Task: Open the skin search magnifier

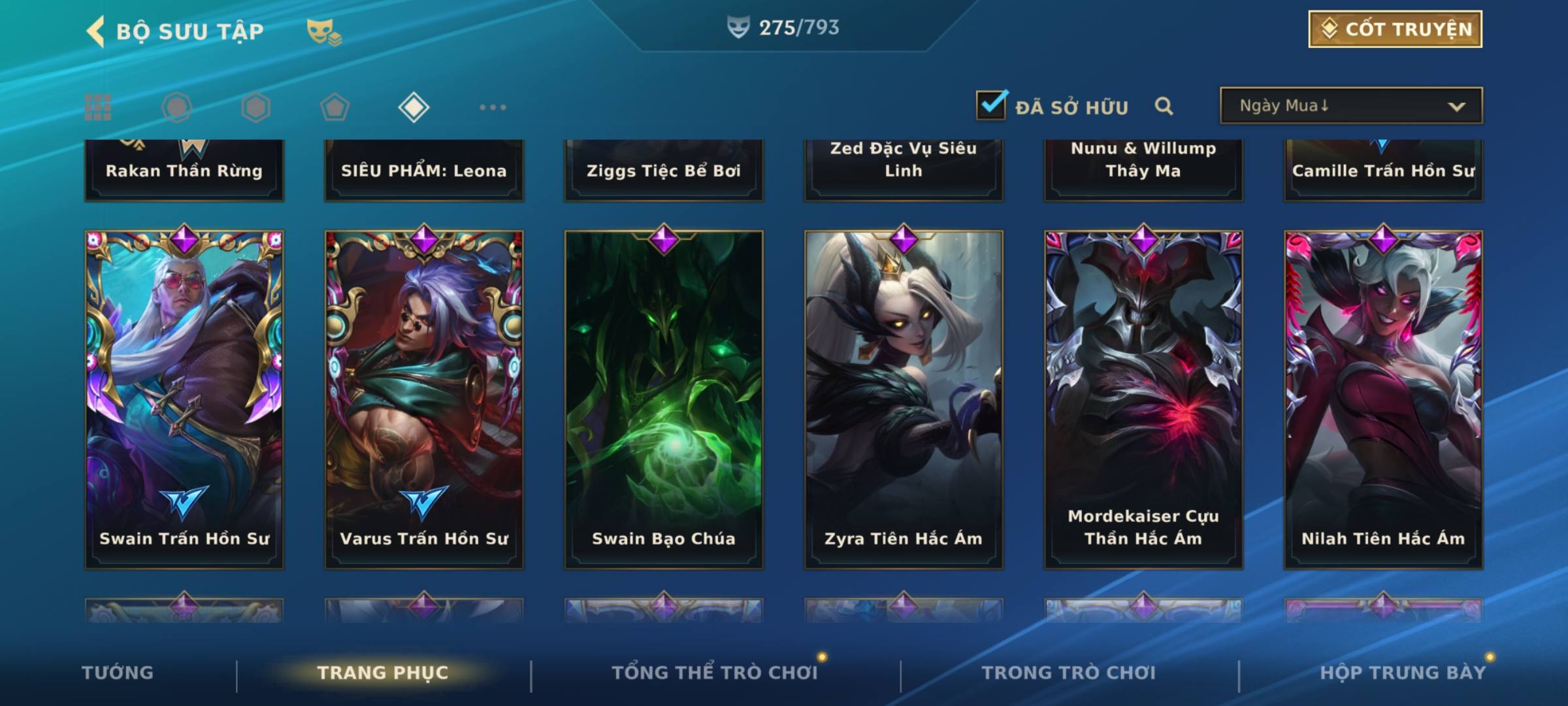Action: tap(1164, 106)
